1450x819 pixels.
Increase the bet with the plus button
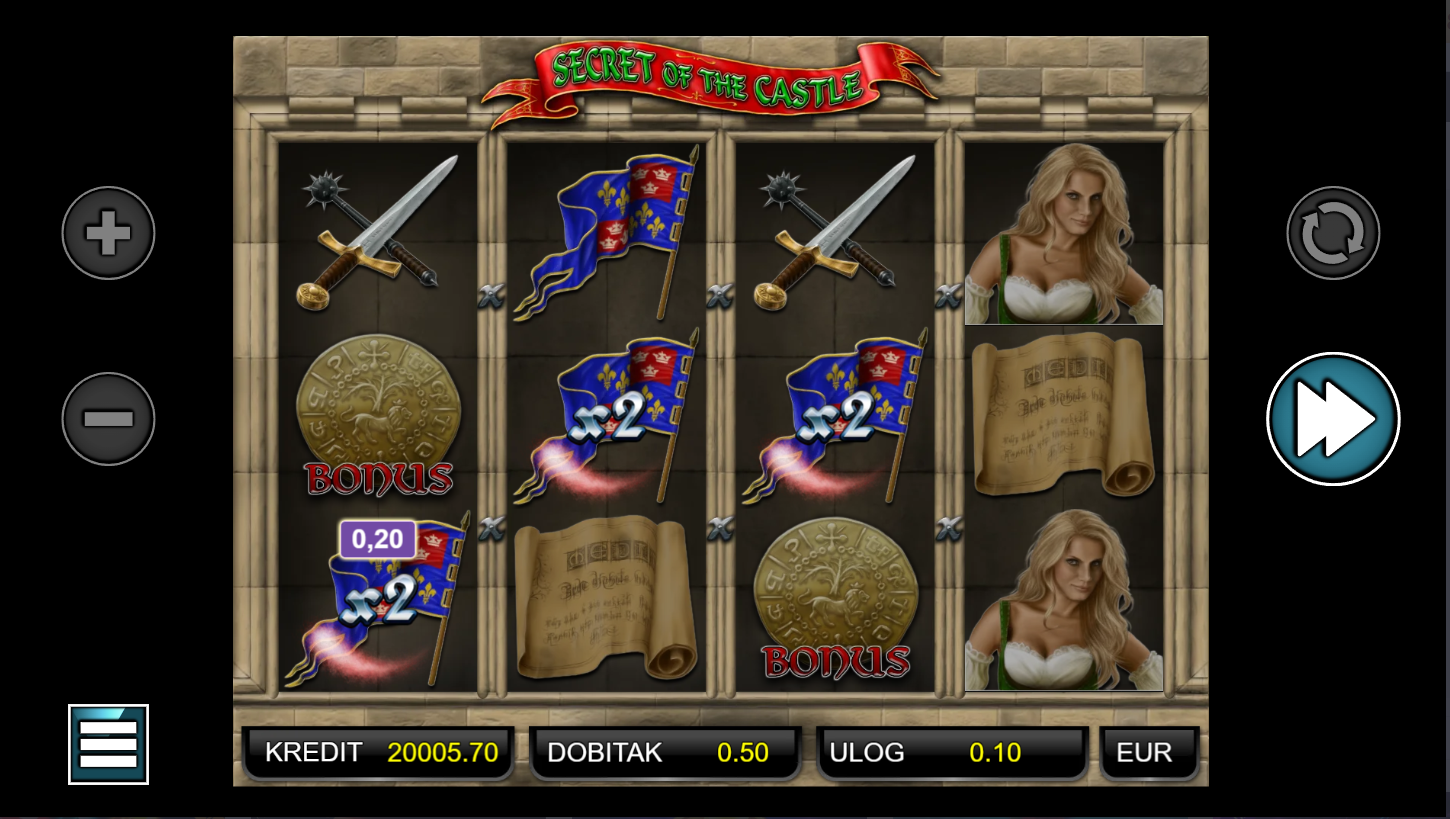pos(108,233)
